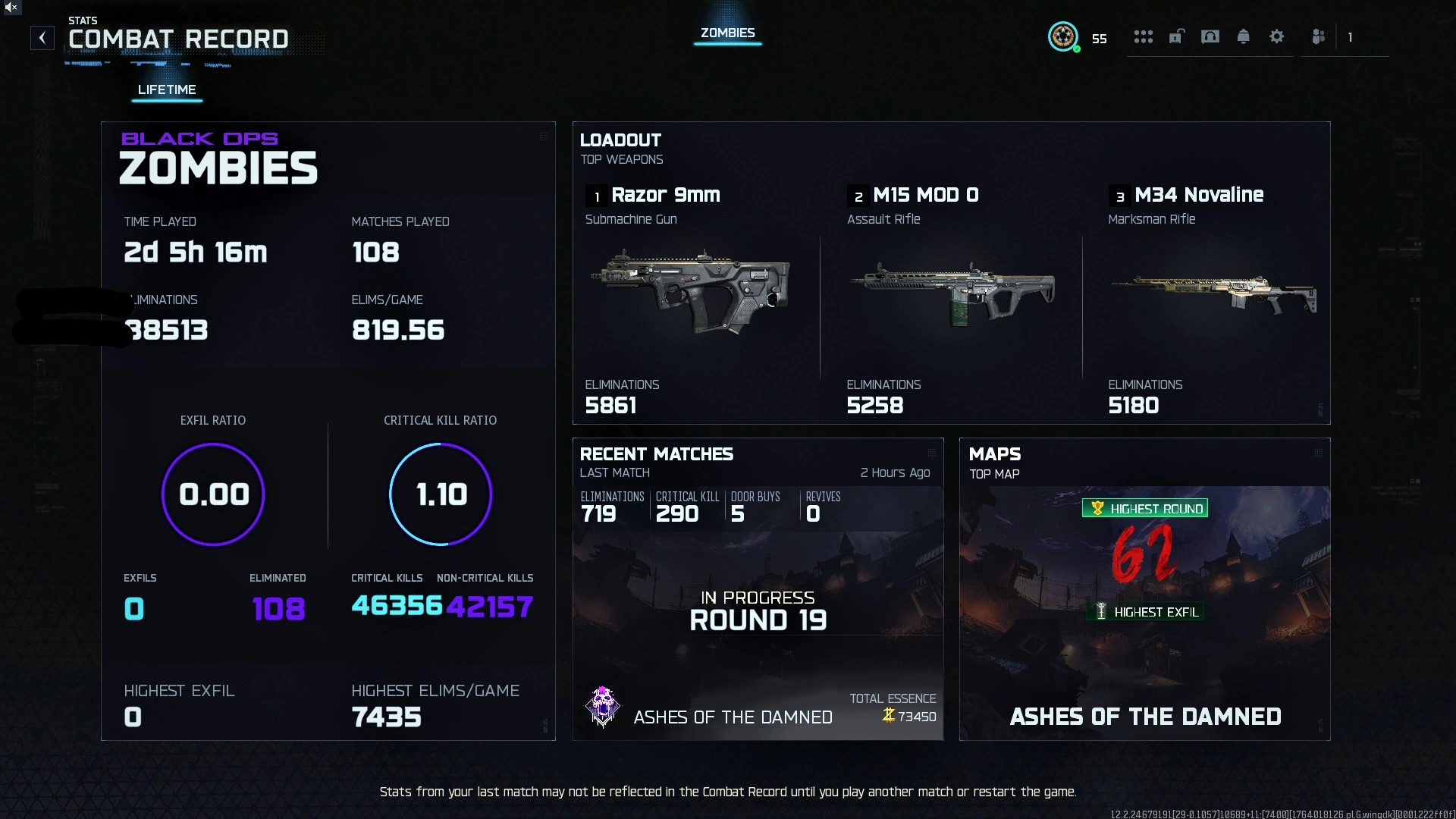Click the apps grid dots icon
Viewport: 1456px width, 819px height.
click(1144, 36)
